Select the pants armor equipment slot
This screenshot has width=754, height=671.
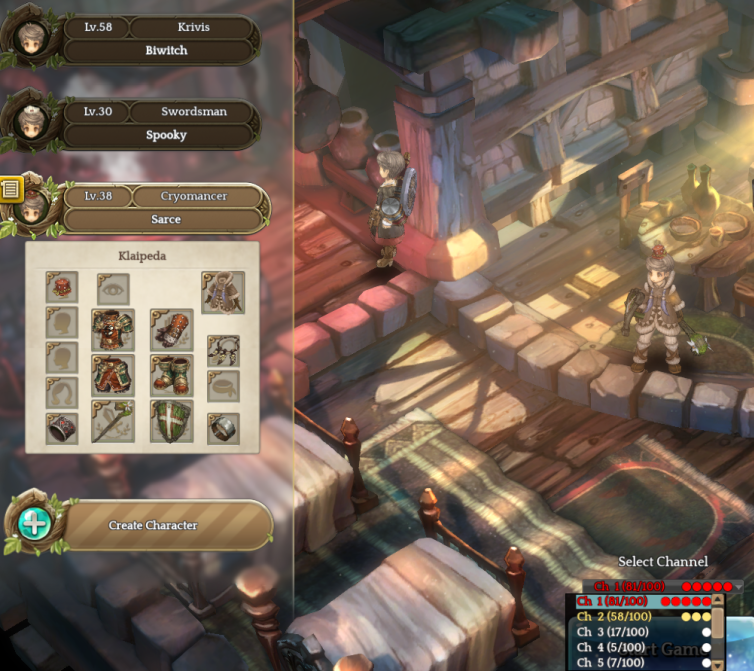(x=113, y=376)
